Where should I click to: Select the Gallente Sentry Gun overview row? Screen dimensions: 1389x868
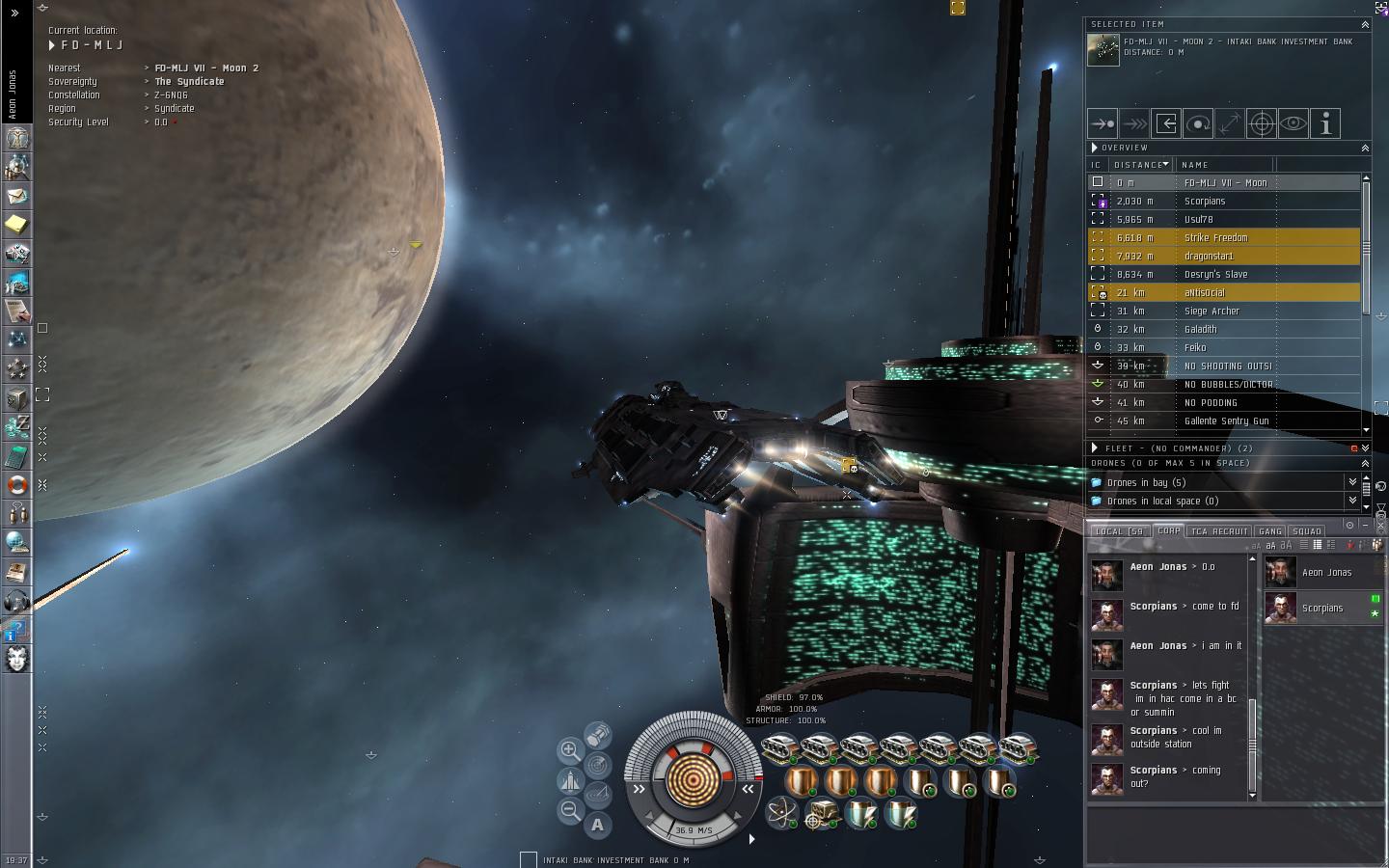point(1225,420)
